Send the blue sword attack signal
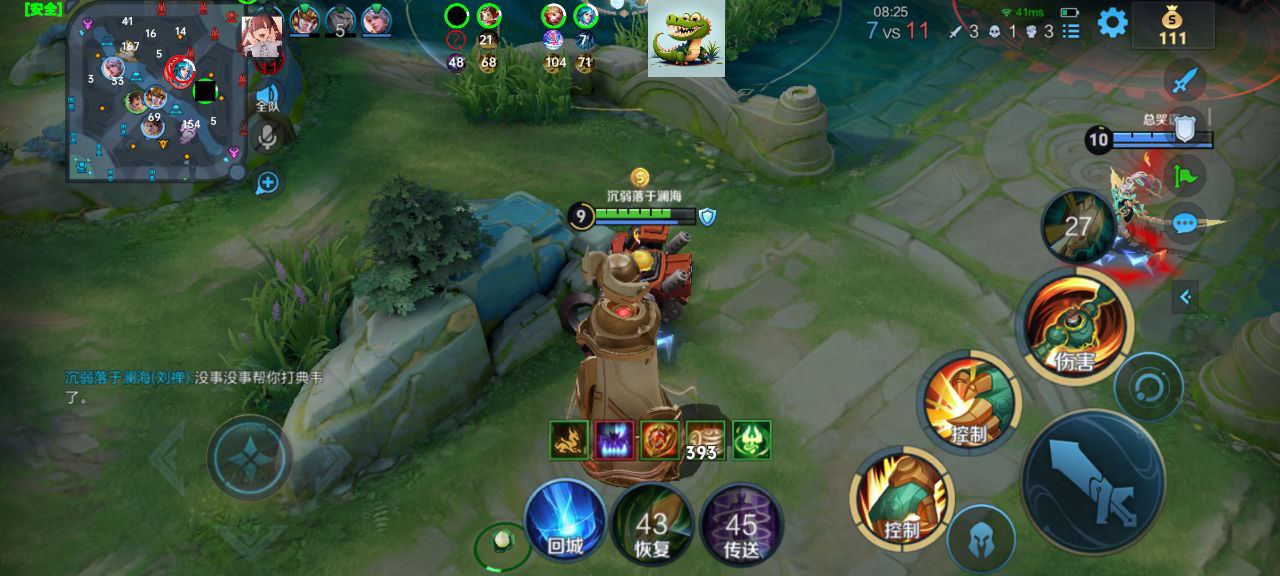This screenshot has width=1280, height=576. 1186,80
